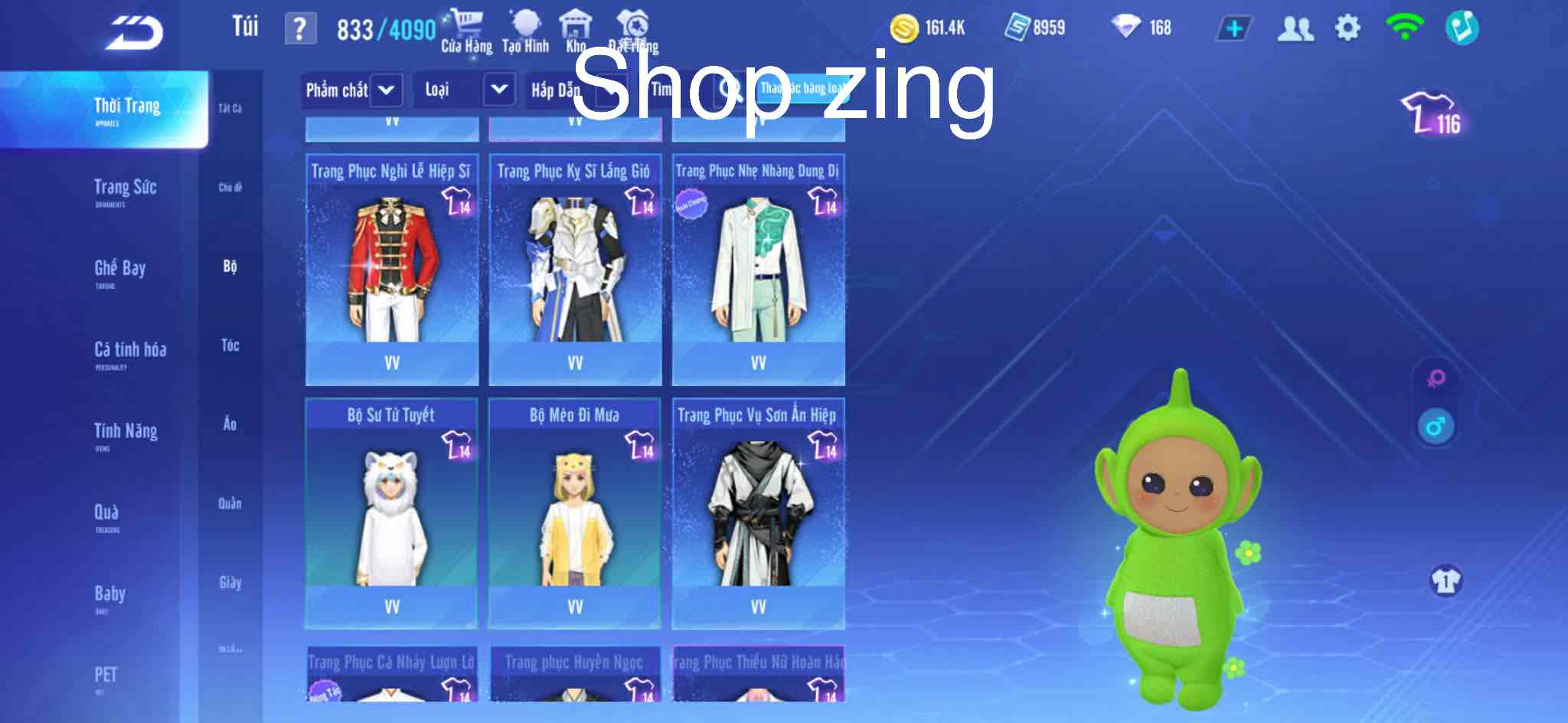This screenshot has height=723, width=1568.
Task: Open the Kho storage
Action: click(576, 32)
